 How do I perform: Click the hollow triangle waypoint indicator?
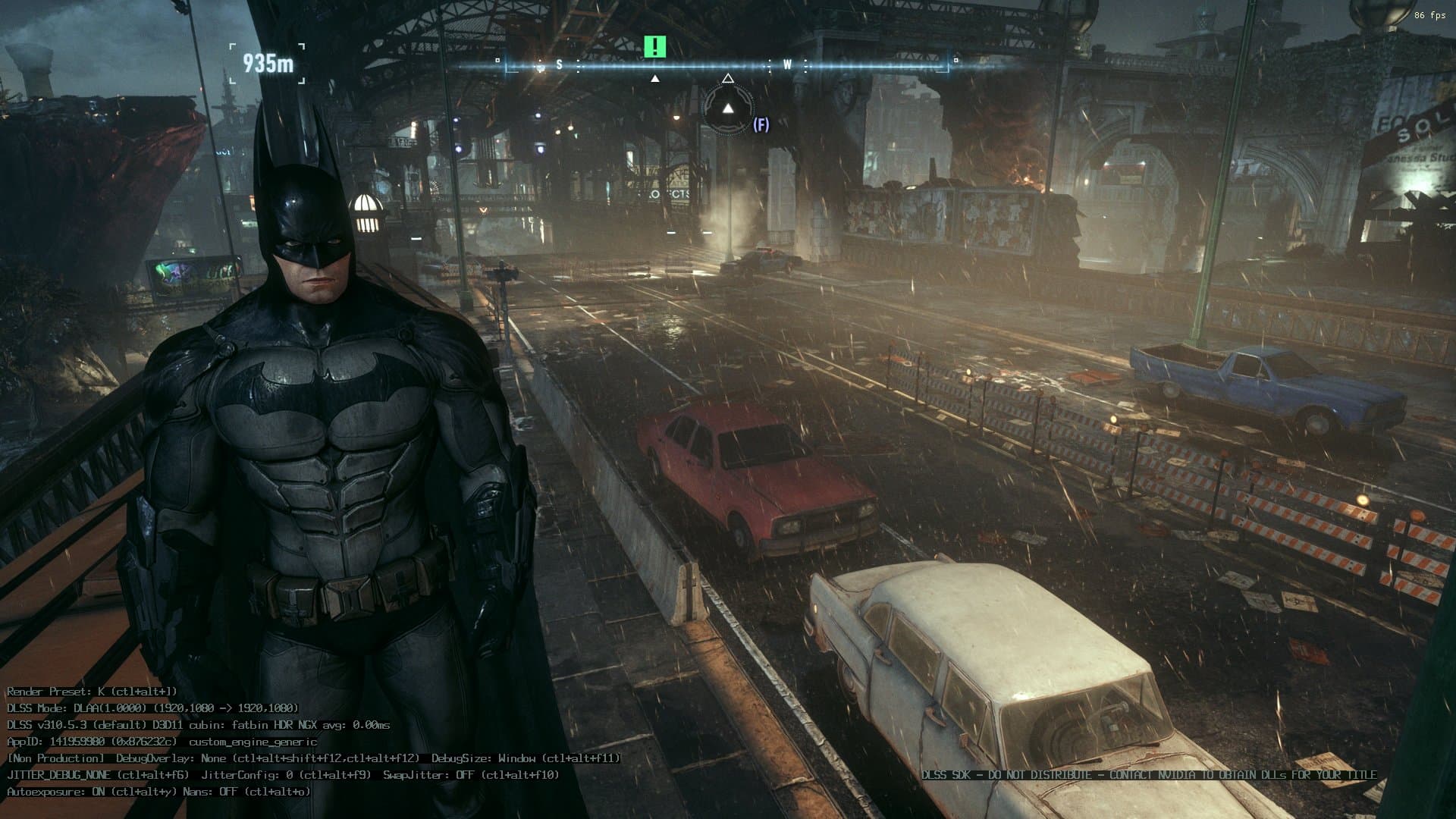point(730,77)
